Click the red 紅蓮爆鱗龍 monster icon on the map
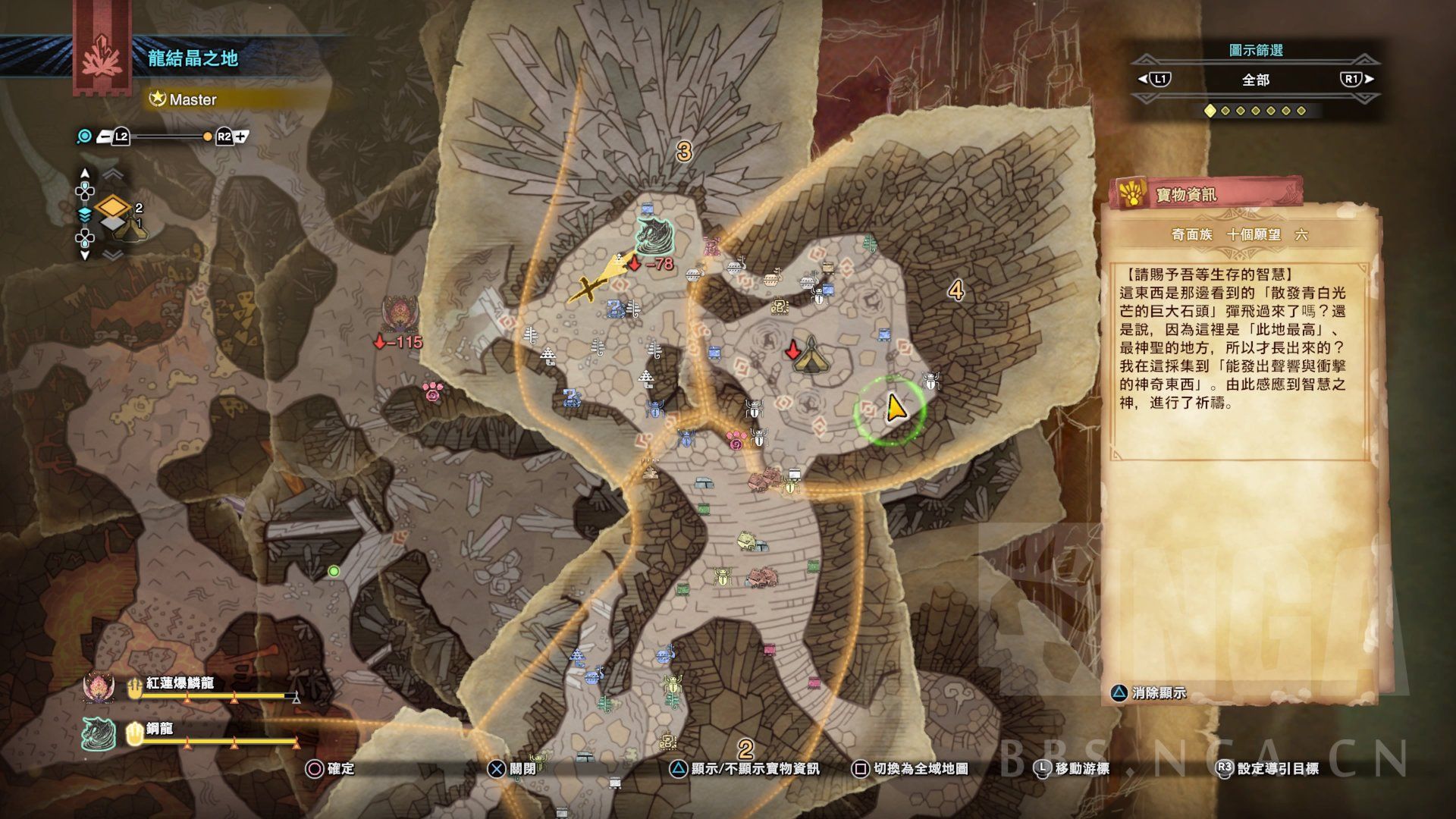Image resolution: width=1456 pixels, height=819 pixels. [x=397, y=313]
